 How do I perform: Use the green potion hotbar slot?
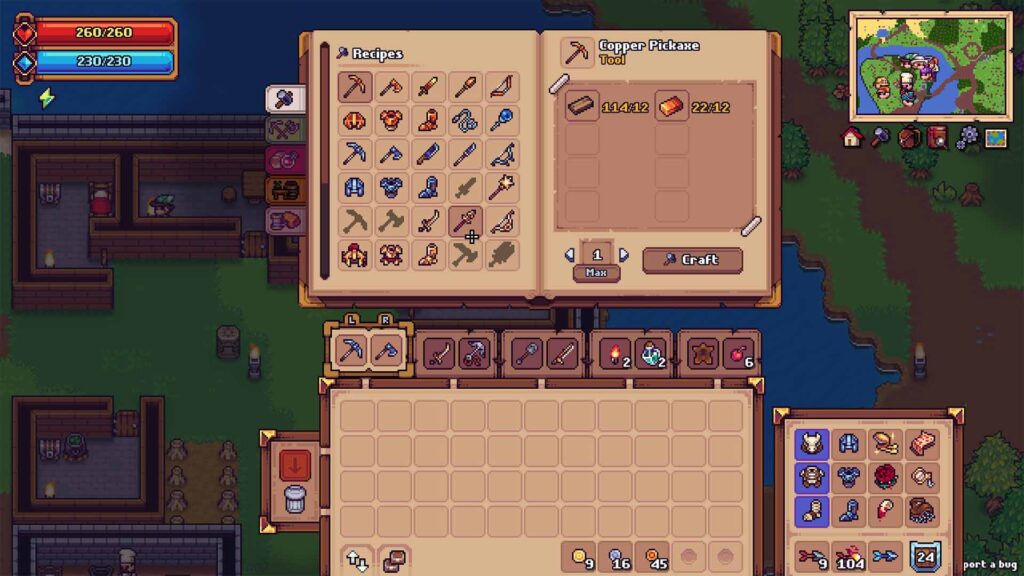pyautogui.click(x=650, y=353)
